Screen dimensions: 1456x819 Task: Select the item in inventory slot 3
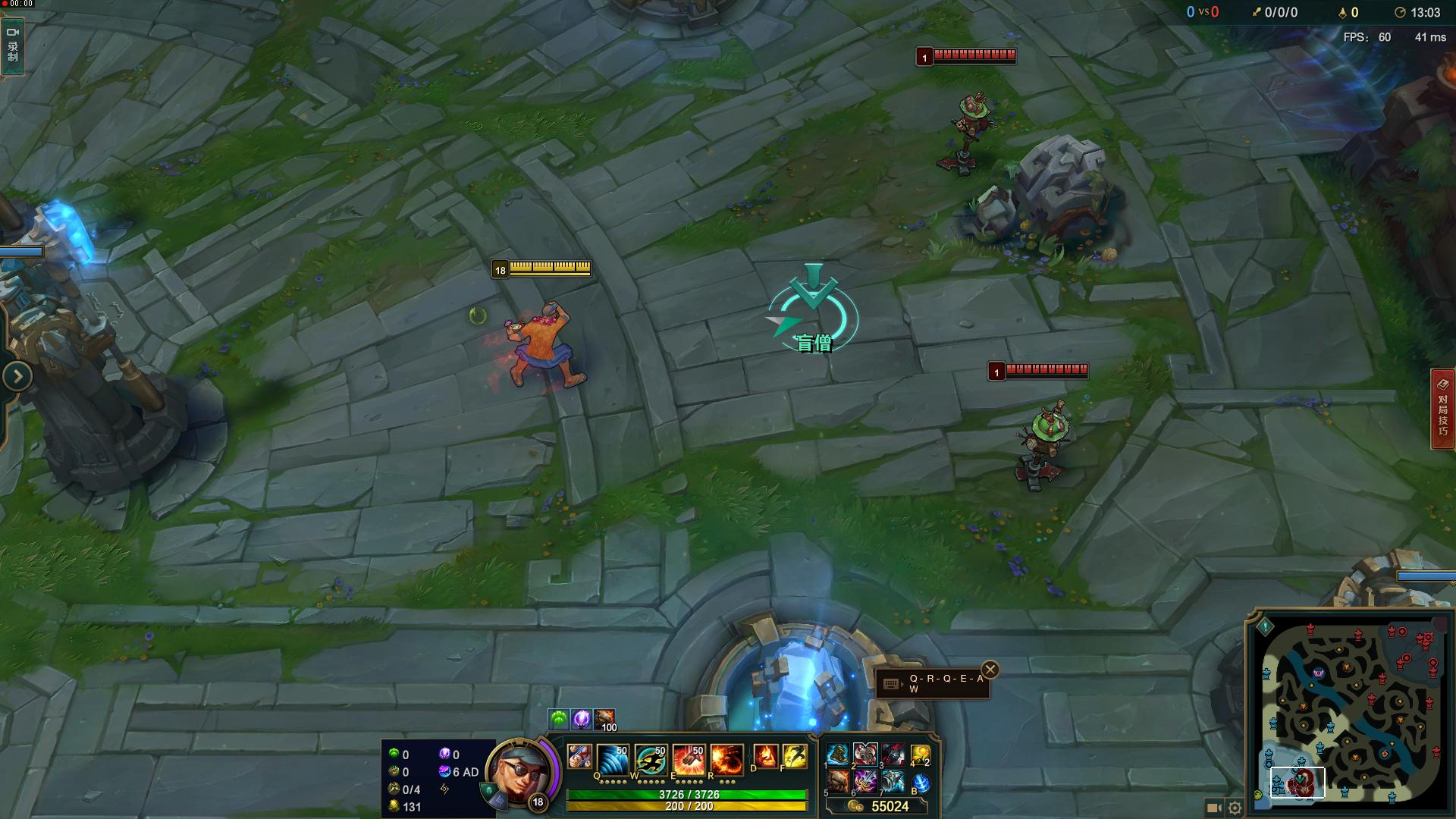coord(893,755)
